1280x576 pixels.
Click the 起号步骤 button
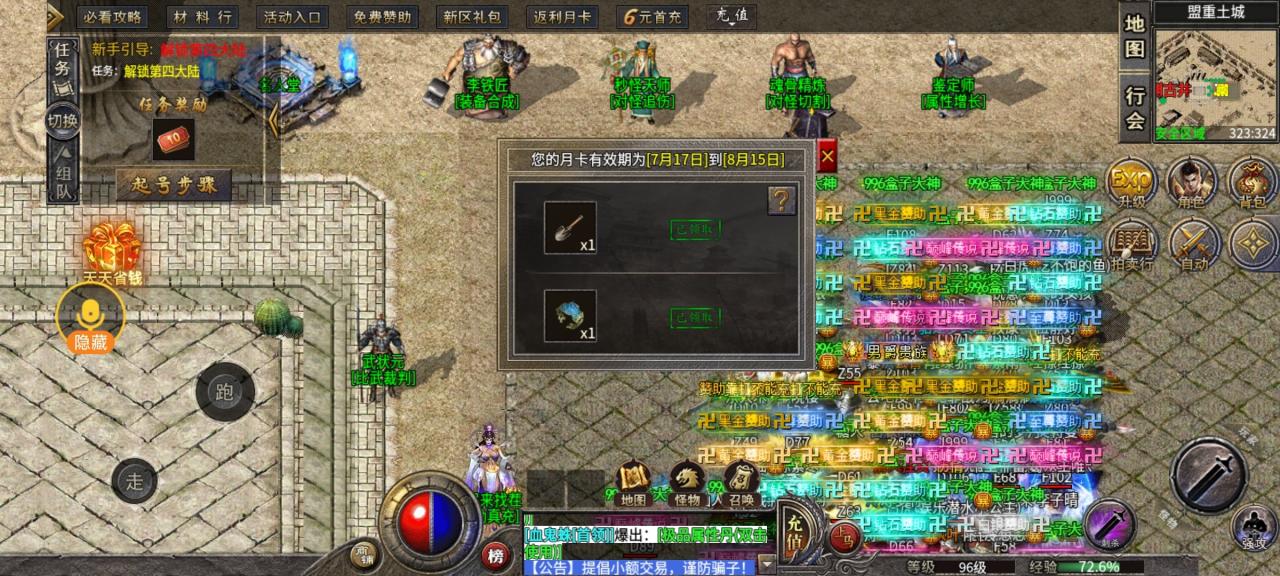[x=174, y=184]
